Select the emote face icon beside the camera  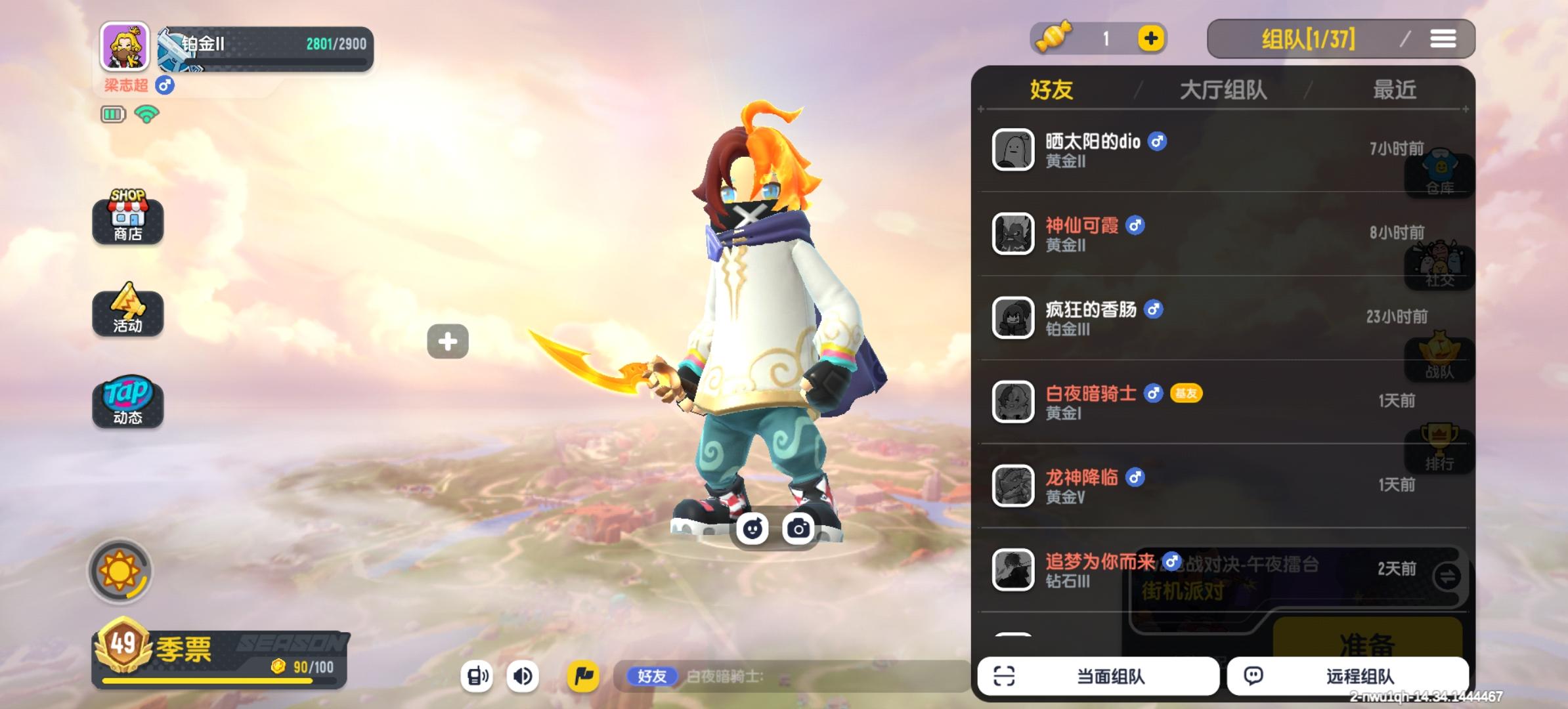[x=751, y=528]
